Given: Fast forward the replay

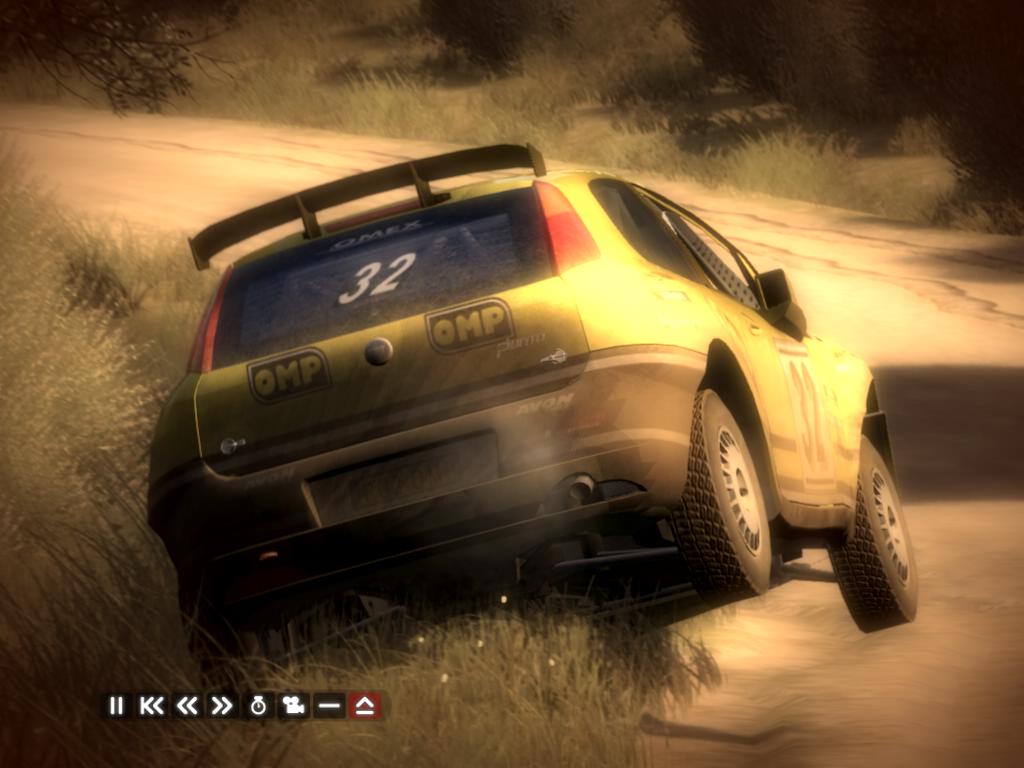Looking at the screenshot, I should pos(221,706).
